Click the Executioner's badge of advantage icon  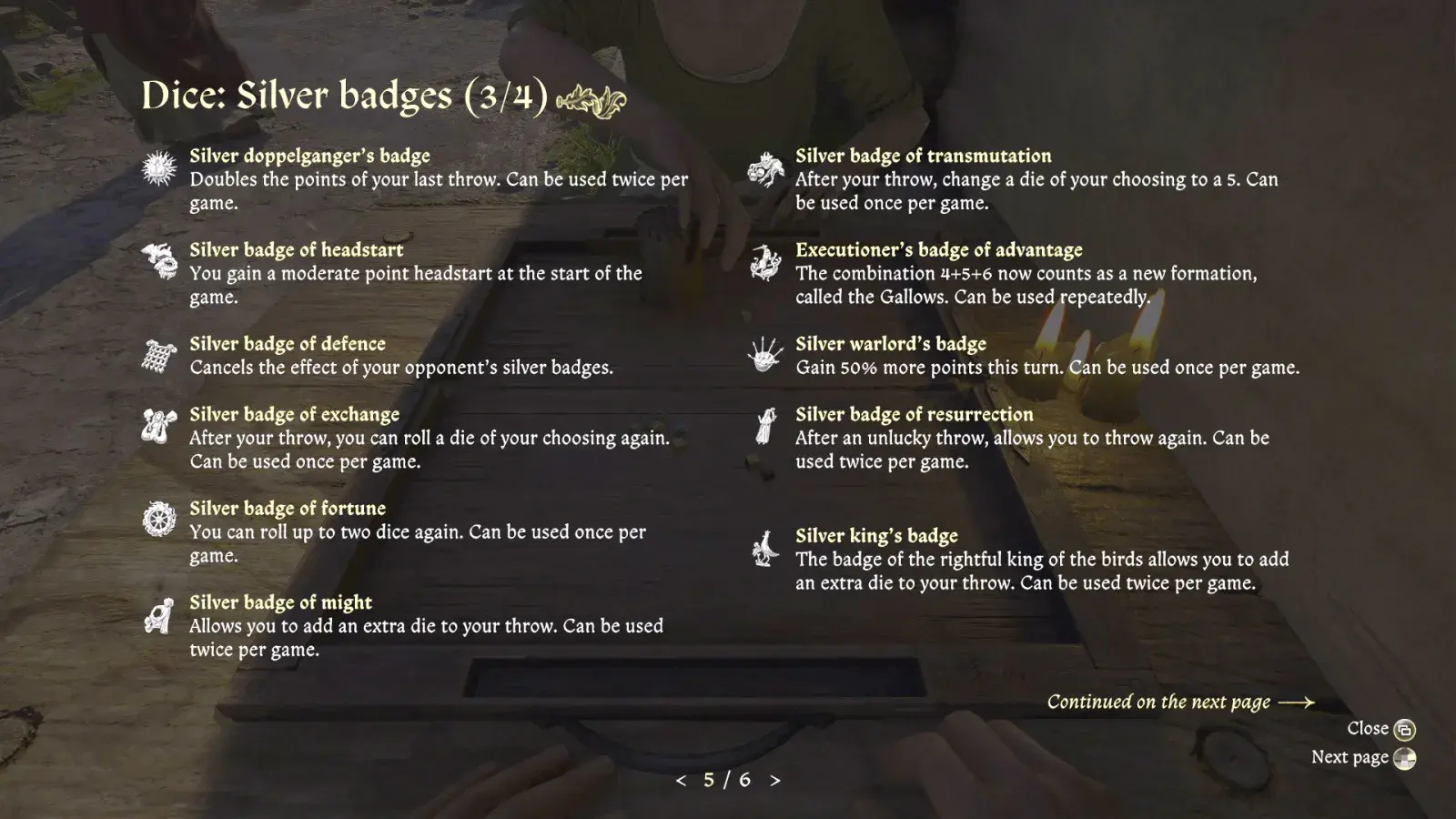[764, 262]
